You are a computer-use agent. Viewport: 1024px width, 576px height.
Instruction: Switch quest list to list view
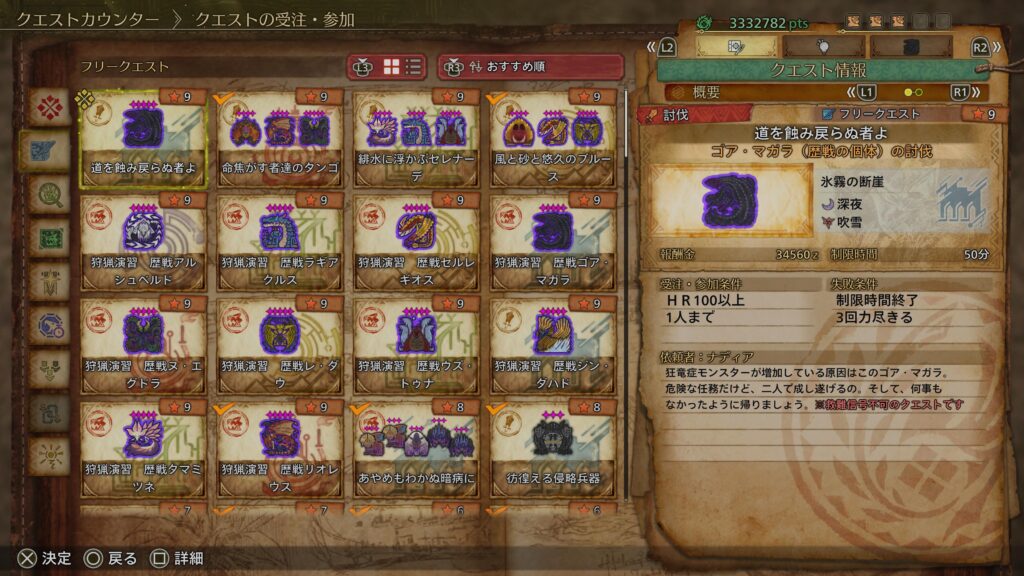coord(413,67)
